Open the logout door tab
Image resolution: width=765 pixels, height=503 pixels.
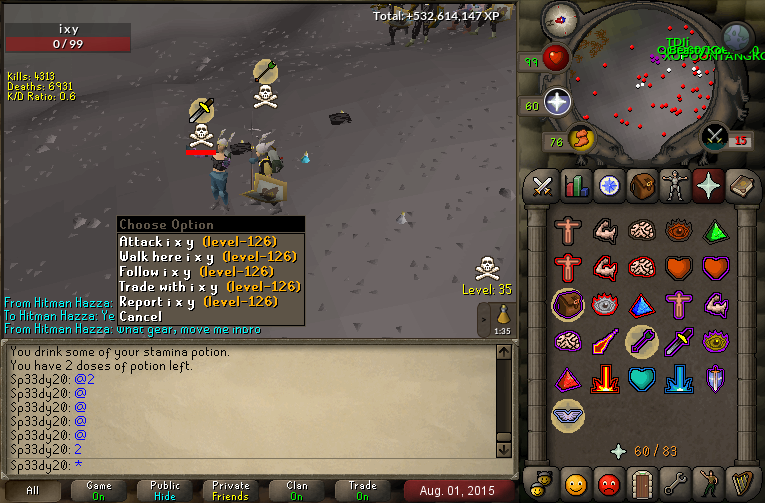641,483
